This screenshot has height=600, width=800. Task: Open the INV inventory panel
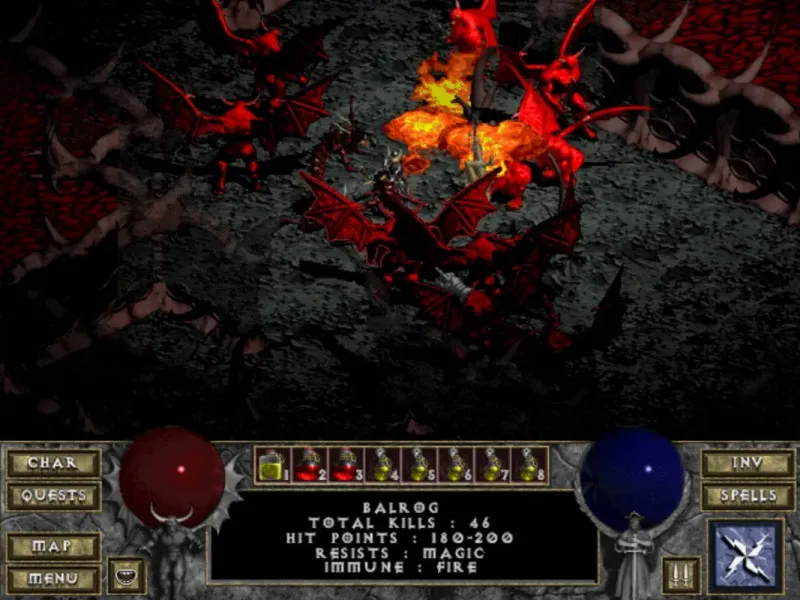coord(746,464)
